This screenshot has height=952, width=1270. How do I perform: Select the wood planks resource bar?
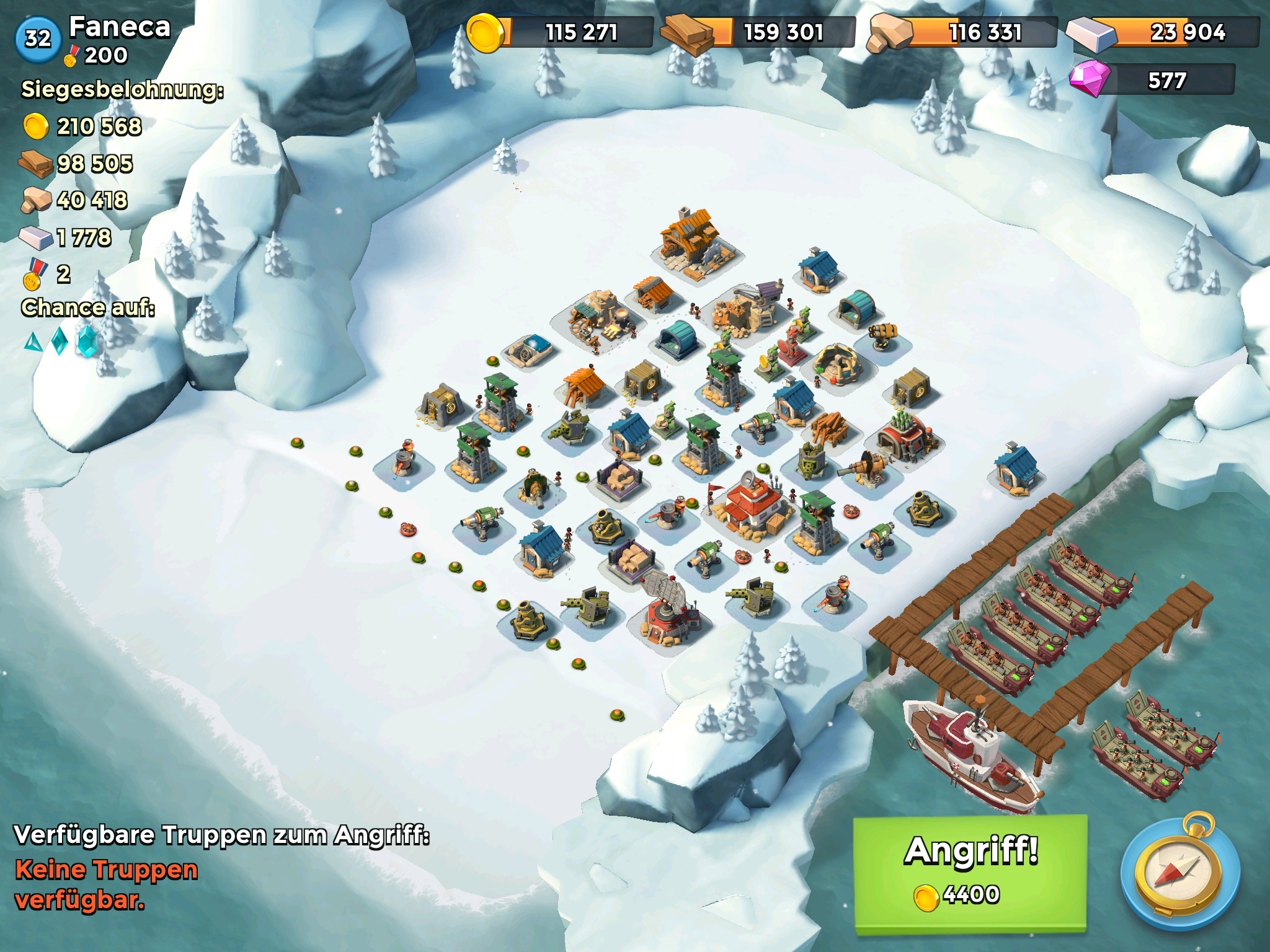[x=759, y=32]
